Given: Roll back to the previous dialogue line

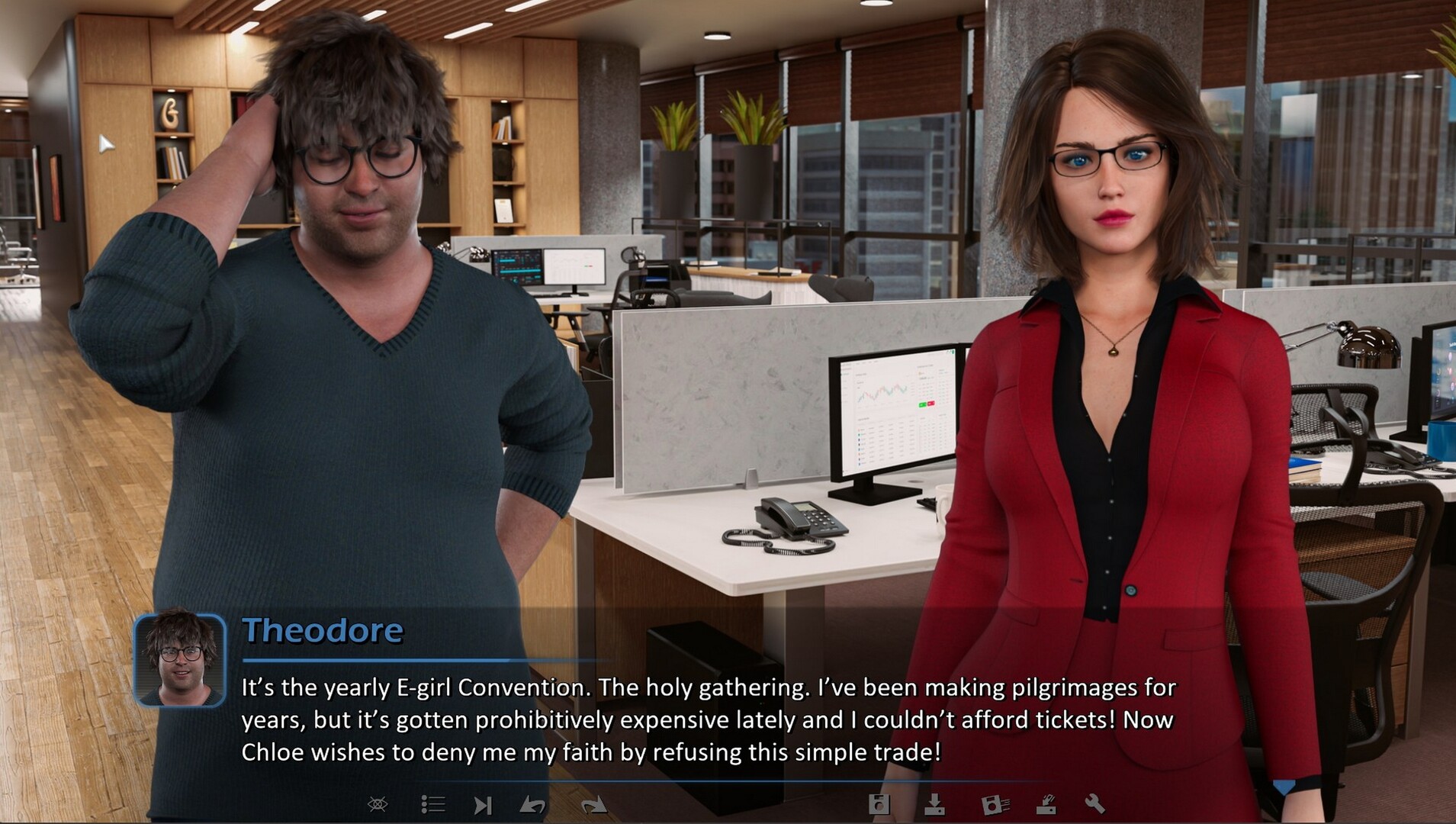Looking at the screenshot, I should tap(534, 806).
